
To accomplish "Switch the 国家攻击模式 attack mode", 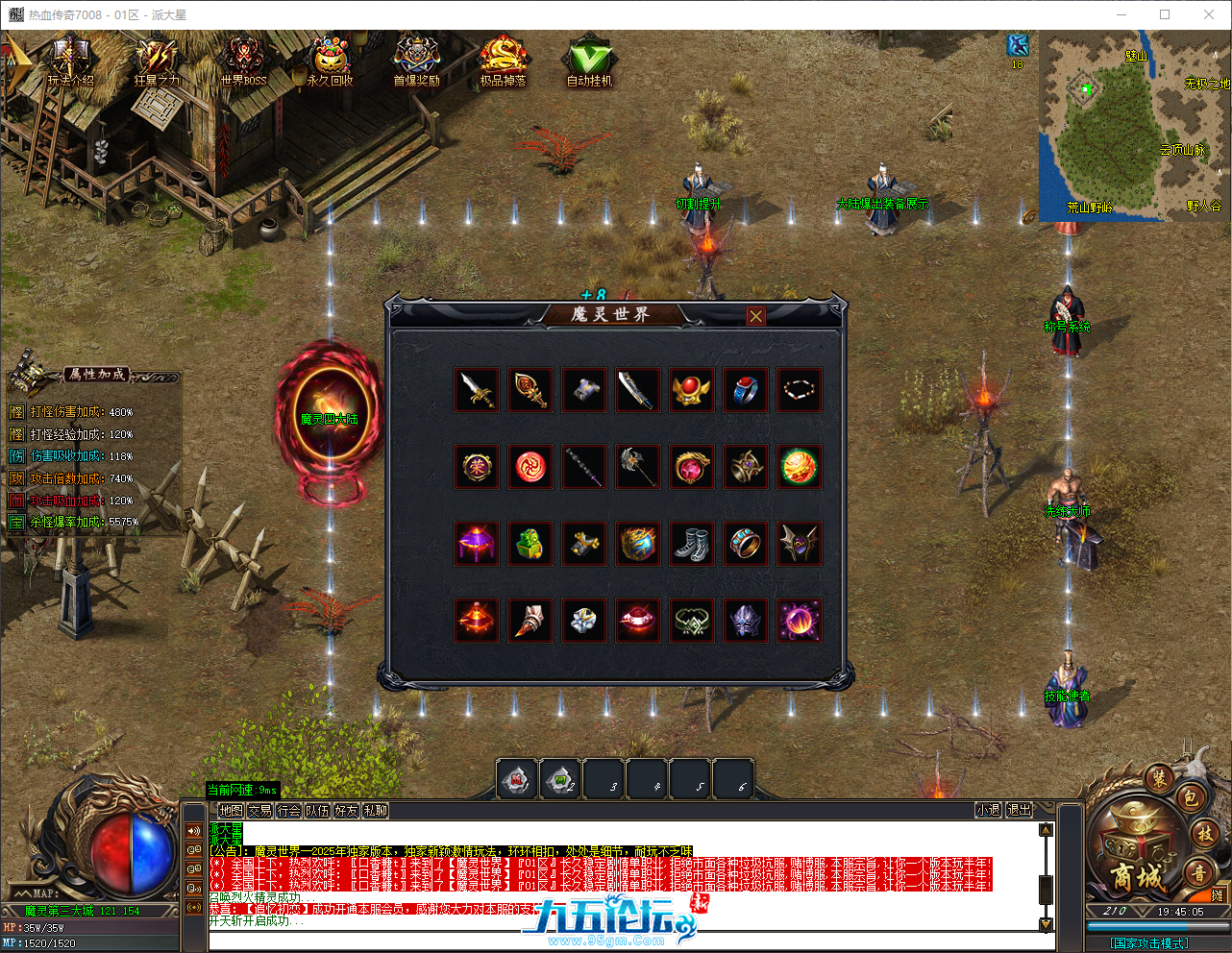I will 1149,941.
